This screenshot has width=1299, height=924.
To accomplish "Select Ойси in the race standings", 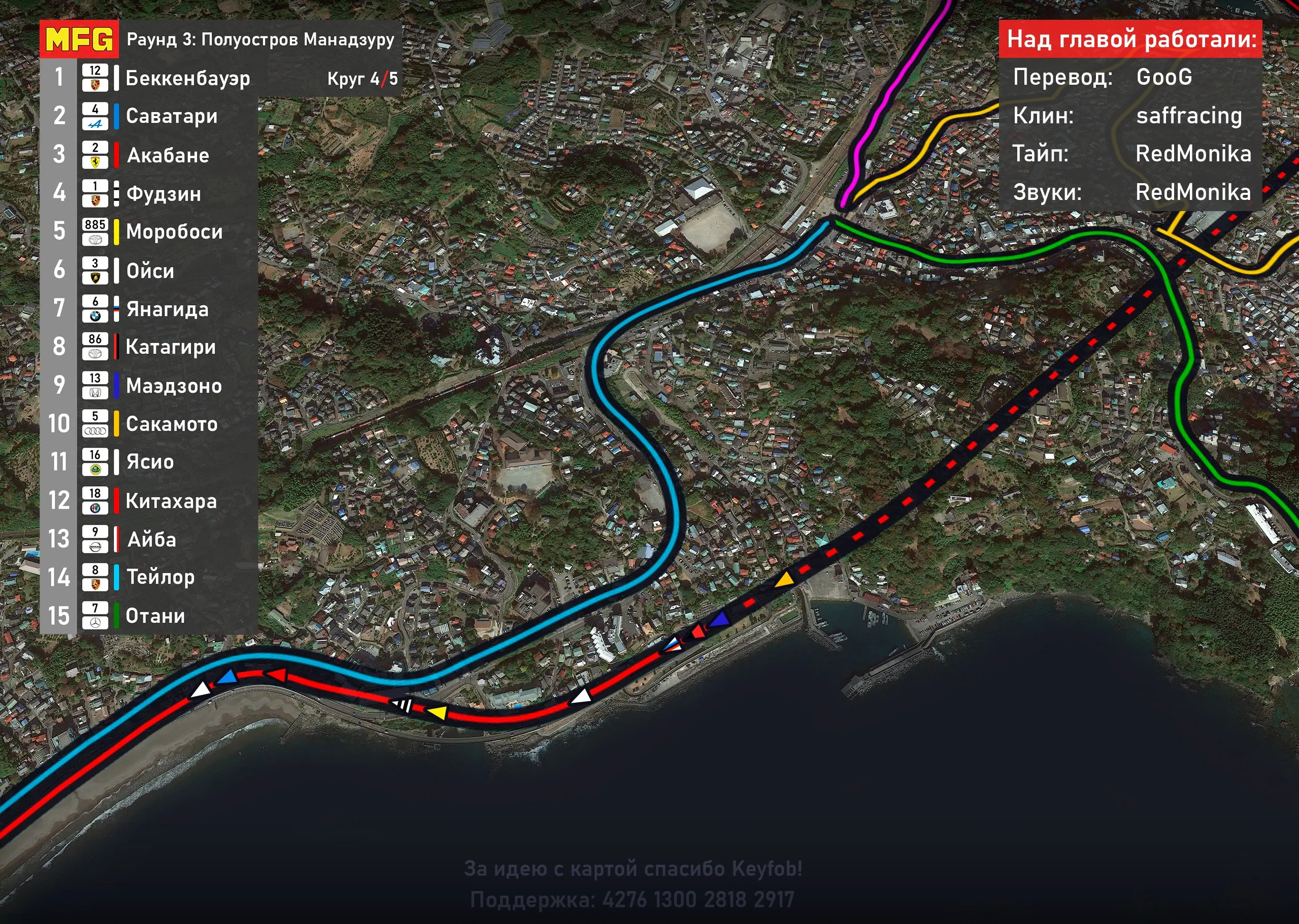I will point(150,270).
